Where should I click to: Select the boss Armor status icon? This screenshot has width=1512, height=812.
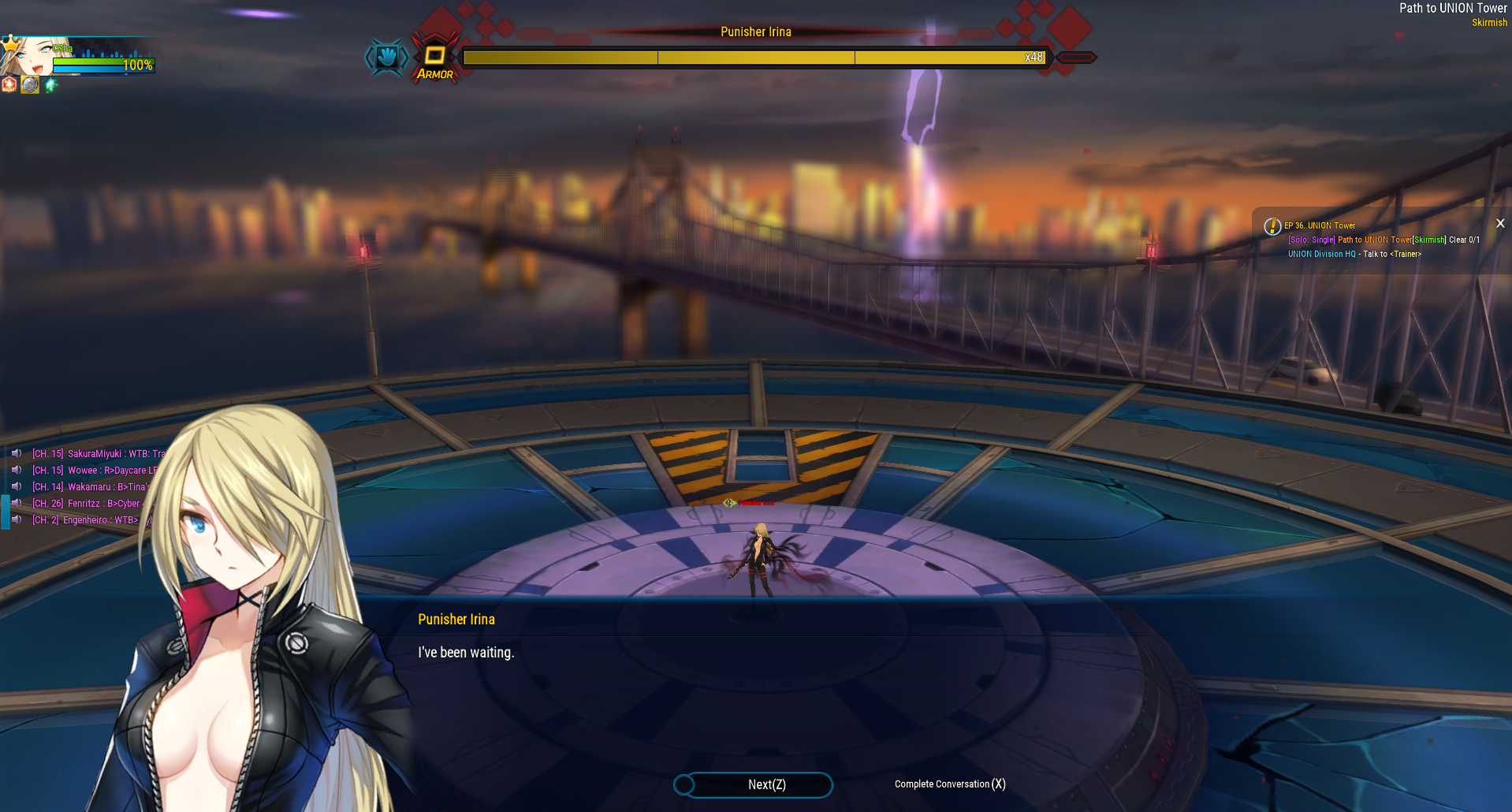[x=434, y=58]
